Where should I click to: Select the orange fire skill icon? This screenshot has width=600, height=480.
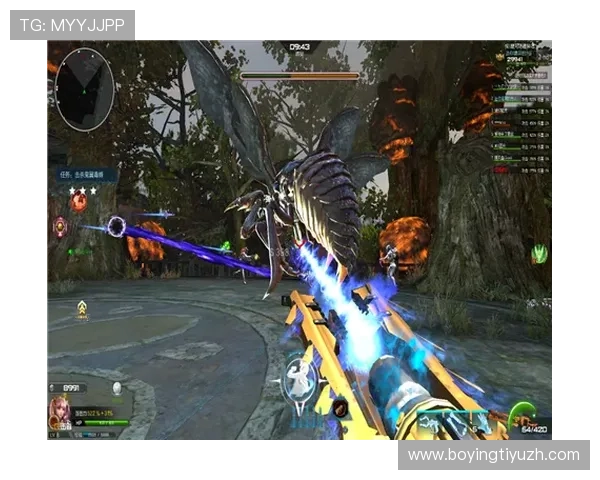(x=79, y=203)
